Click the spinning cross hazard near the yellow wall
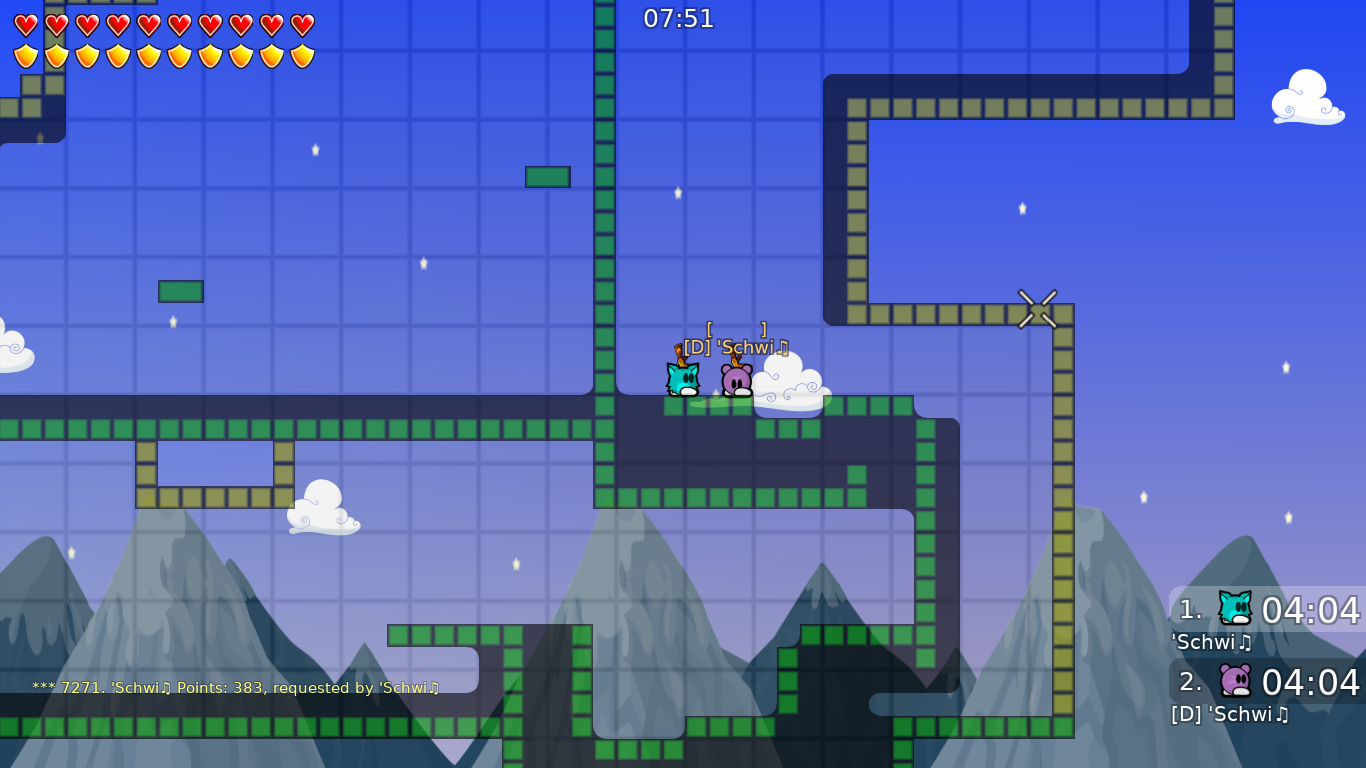The height and width of the screenshot is (768, 1366). tap(1037, 309)
